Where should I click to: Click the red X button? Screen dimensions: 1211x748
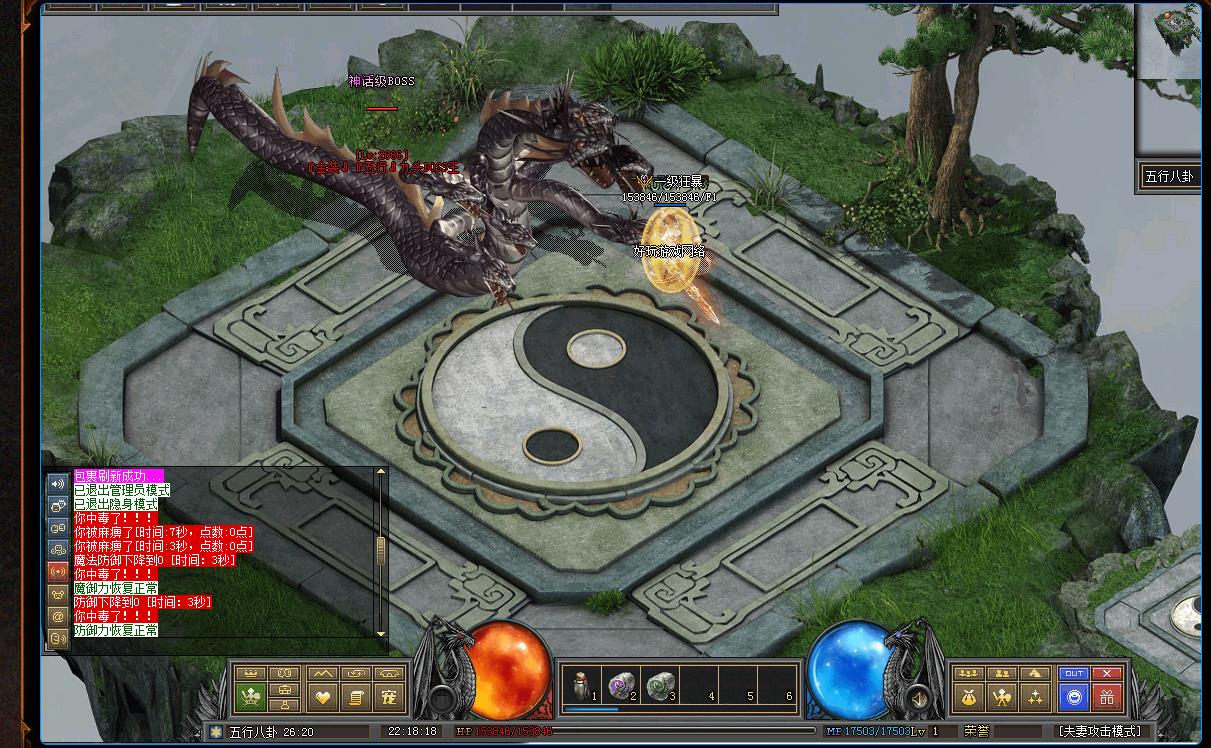coord(1106,674)
